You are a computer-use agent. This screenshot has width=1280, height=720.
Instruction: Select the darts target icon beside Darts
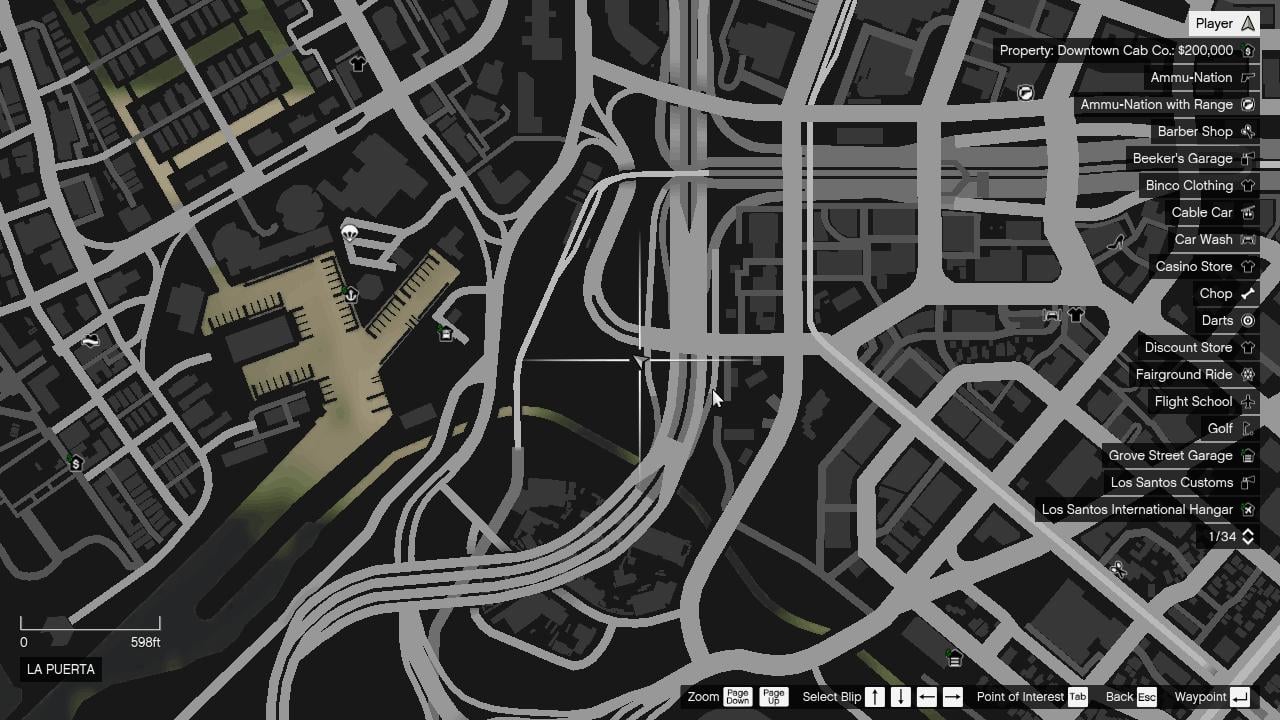pyautogui.click(x=1247, y=320)
